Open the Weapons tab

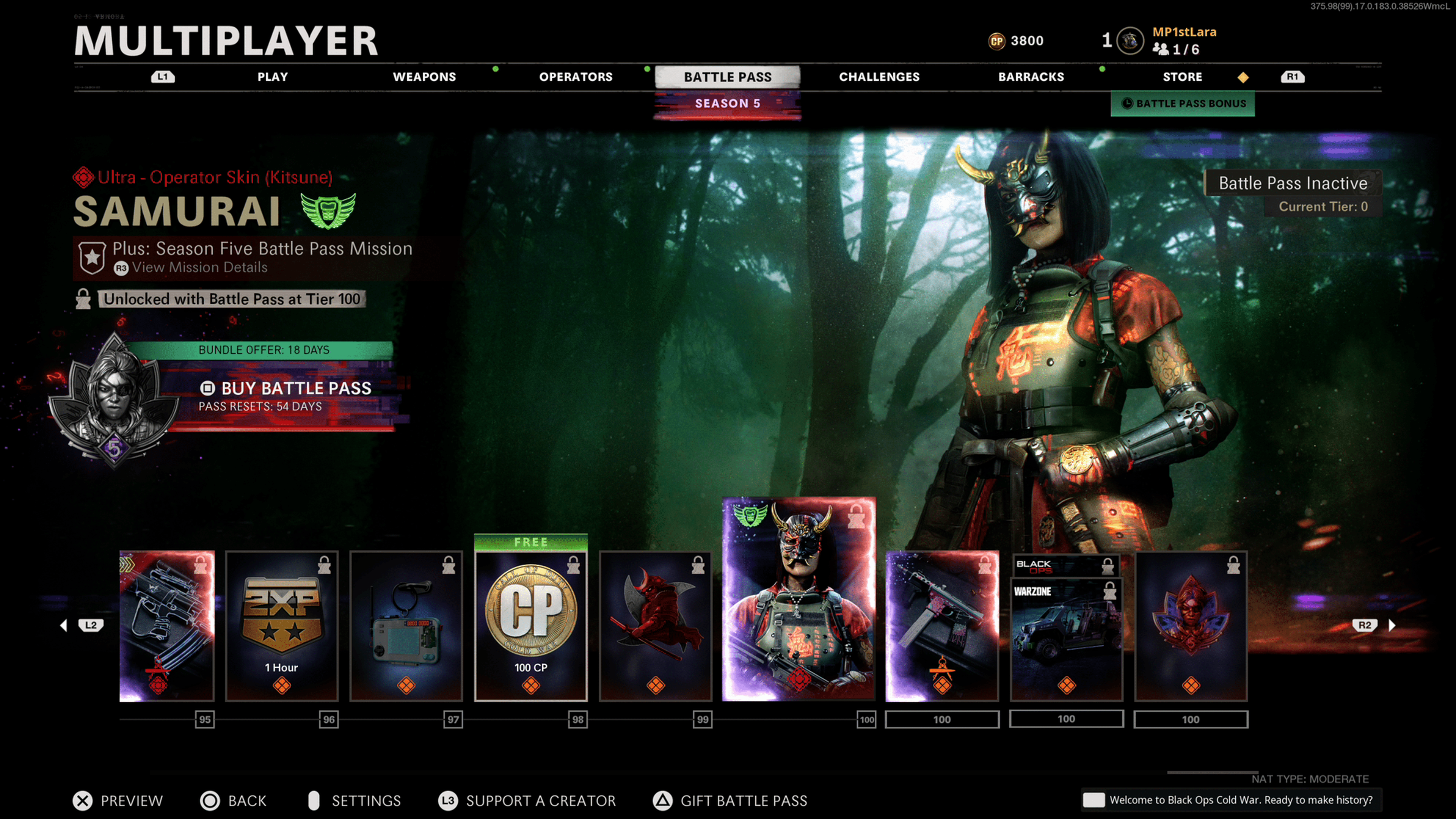424,77
